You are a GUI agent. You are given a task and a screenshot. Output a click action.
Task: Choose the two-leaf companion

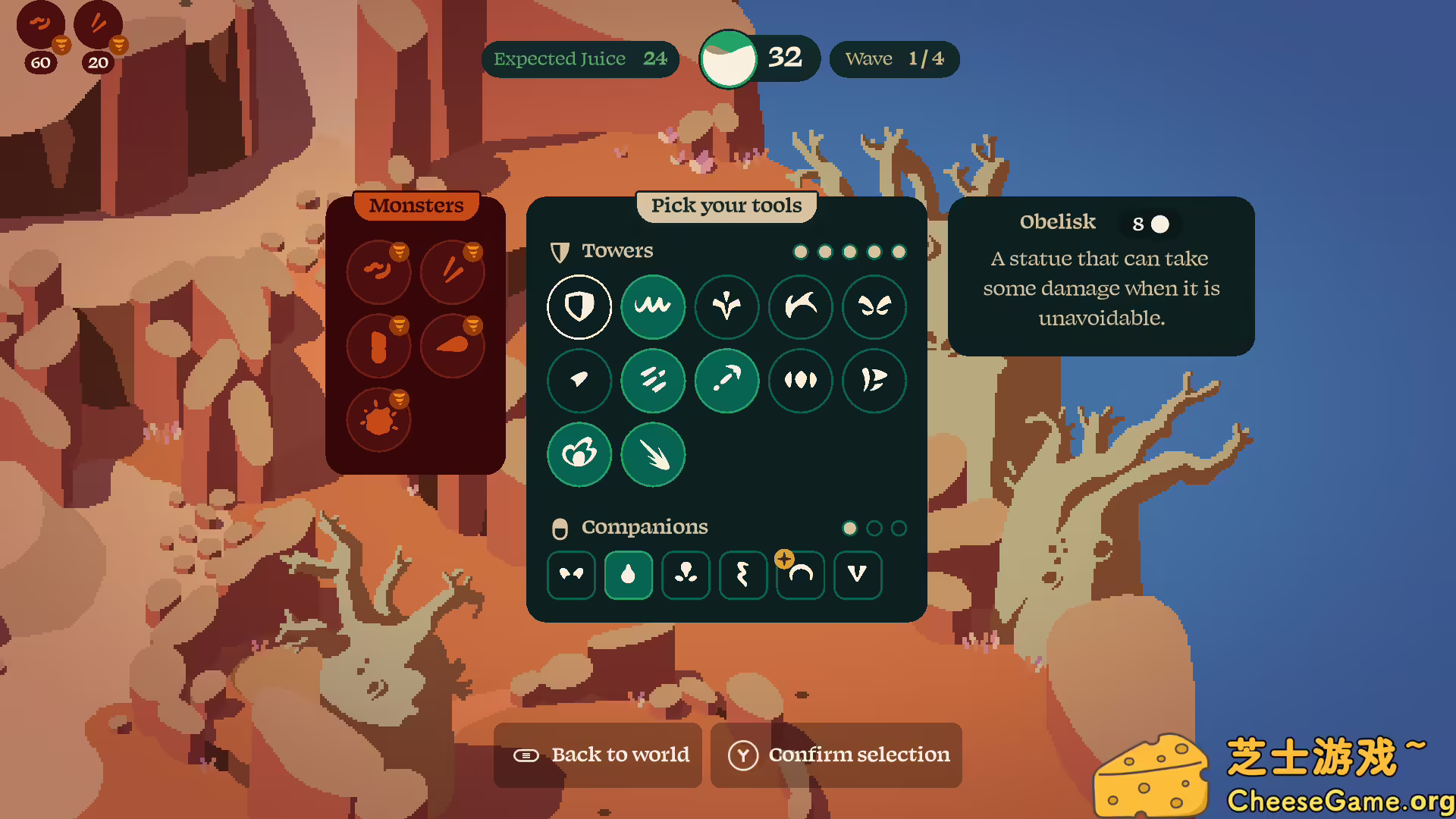(571, 575)
